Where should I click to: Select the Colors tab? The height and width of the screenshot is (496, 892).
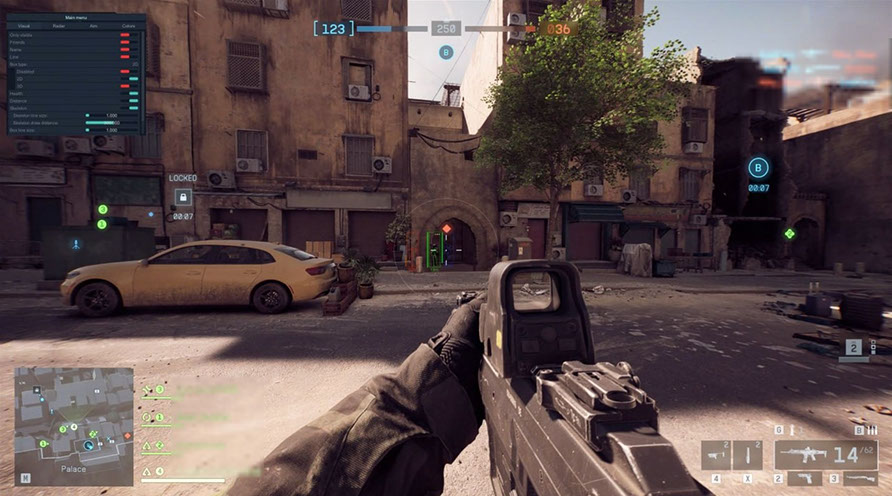[x=127, y=26]
